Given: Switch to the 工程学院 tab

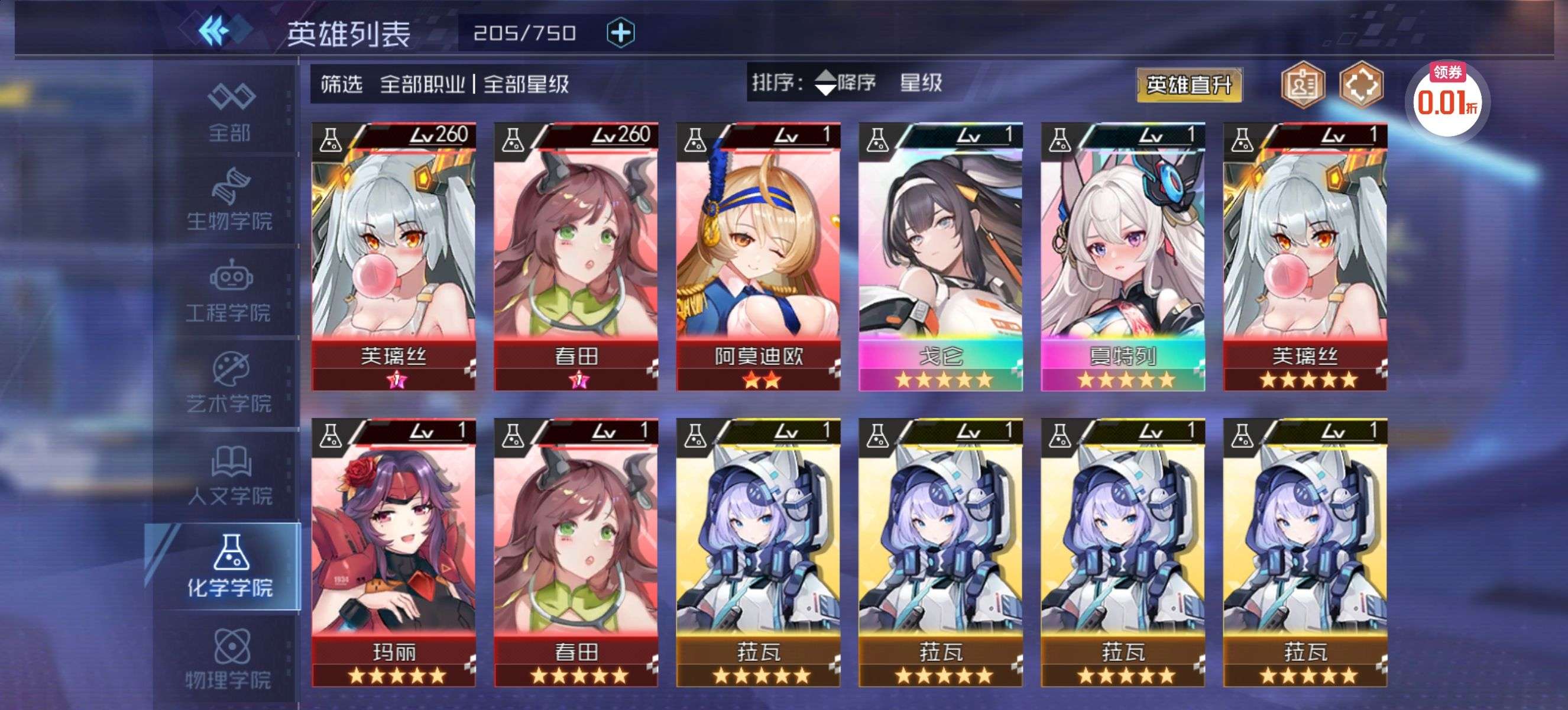Looking at the screenshot, I should pyautogui.click(x=230, y=291).
